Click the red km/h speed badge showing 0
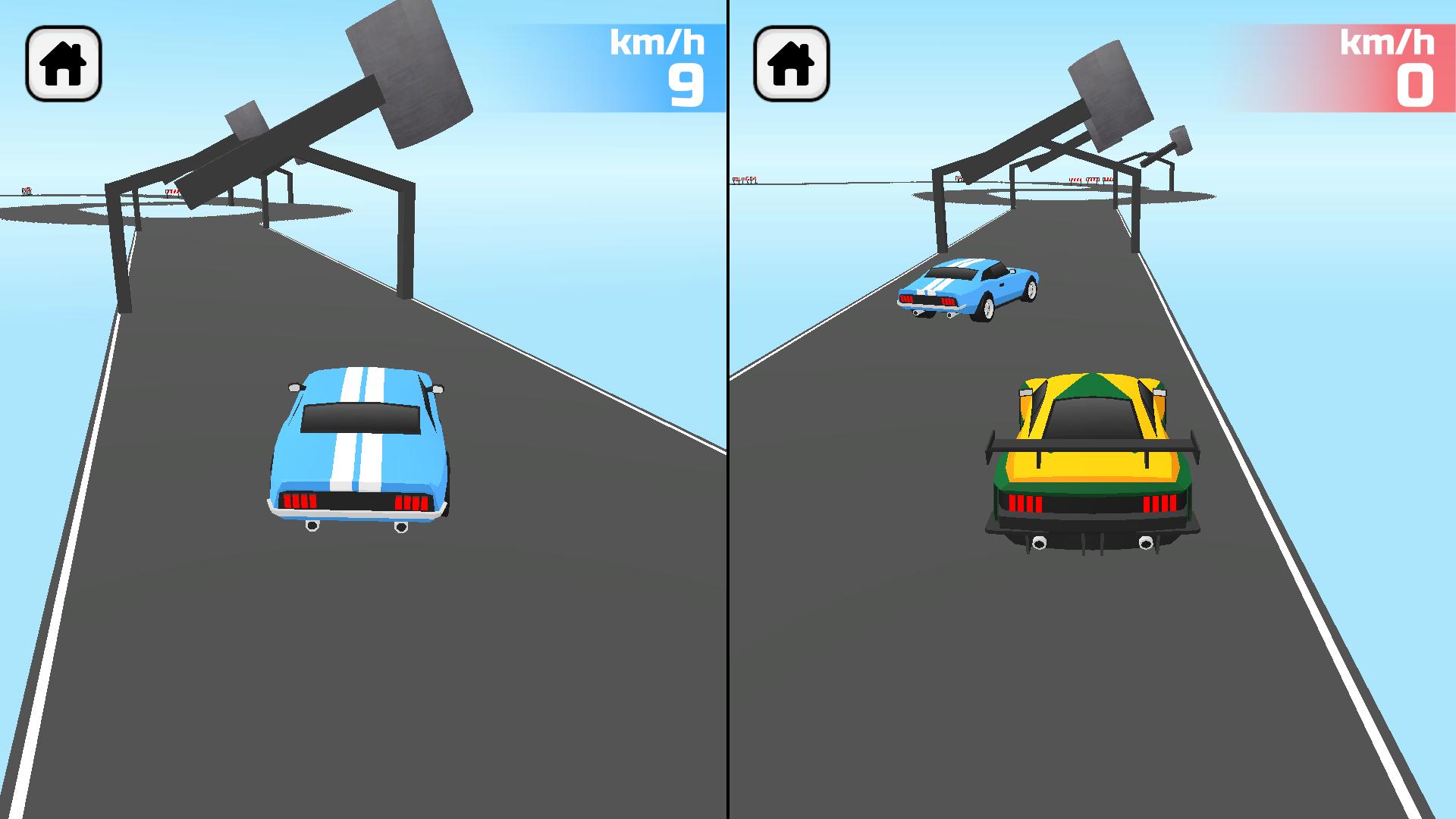The height and width of the screenshot is (819, 1456). tap(1388, 64)
